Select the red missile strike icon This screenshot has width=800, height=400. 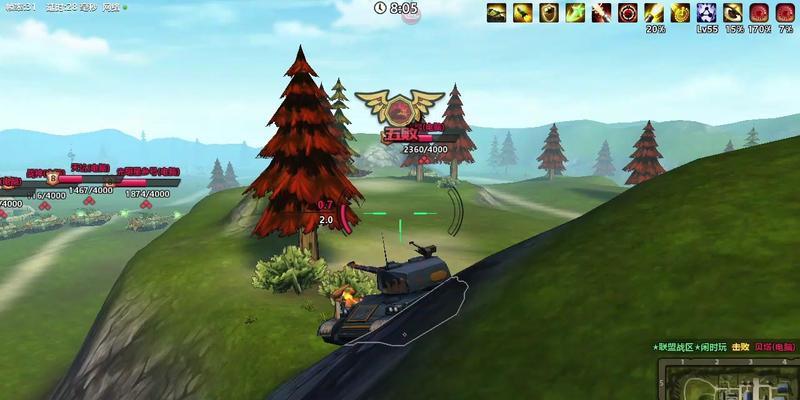click(x=601, y=13)
